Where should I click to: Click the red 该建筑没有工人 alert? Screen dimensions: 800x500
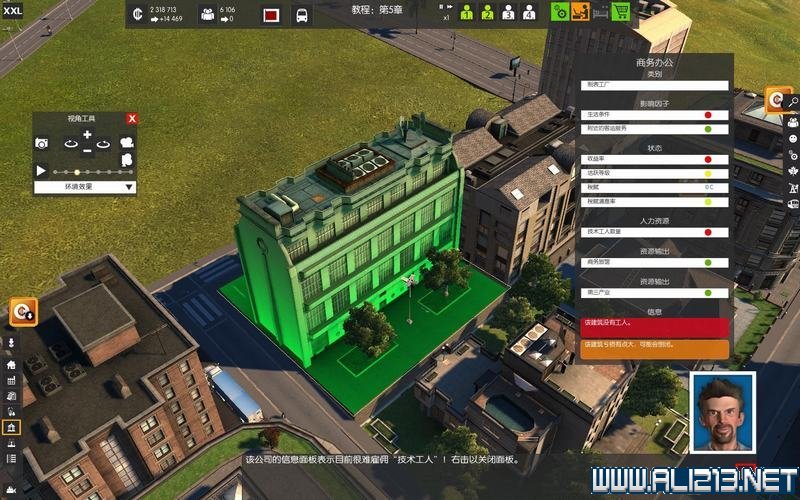655,326
